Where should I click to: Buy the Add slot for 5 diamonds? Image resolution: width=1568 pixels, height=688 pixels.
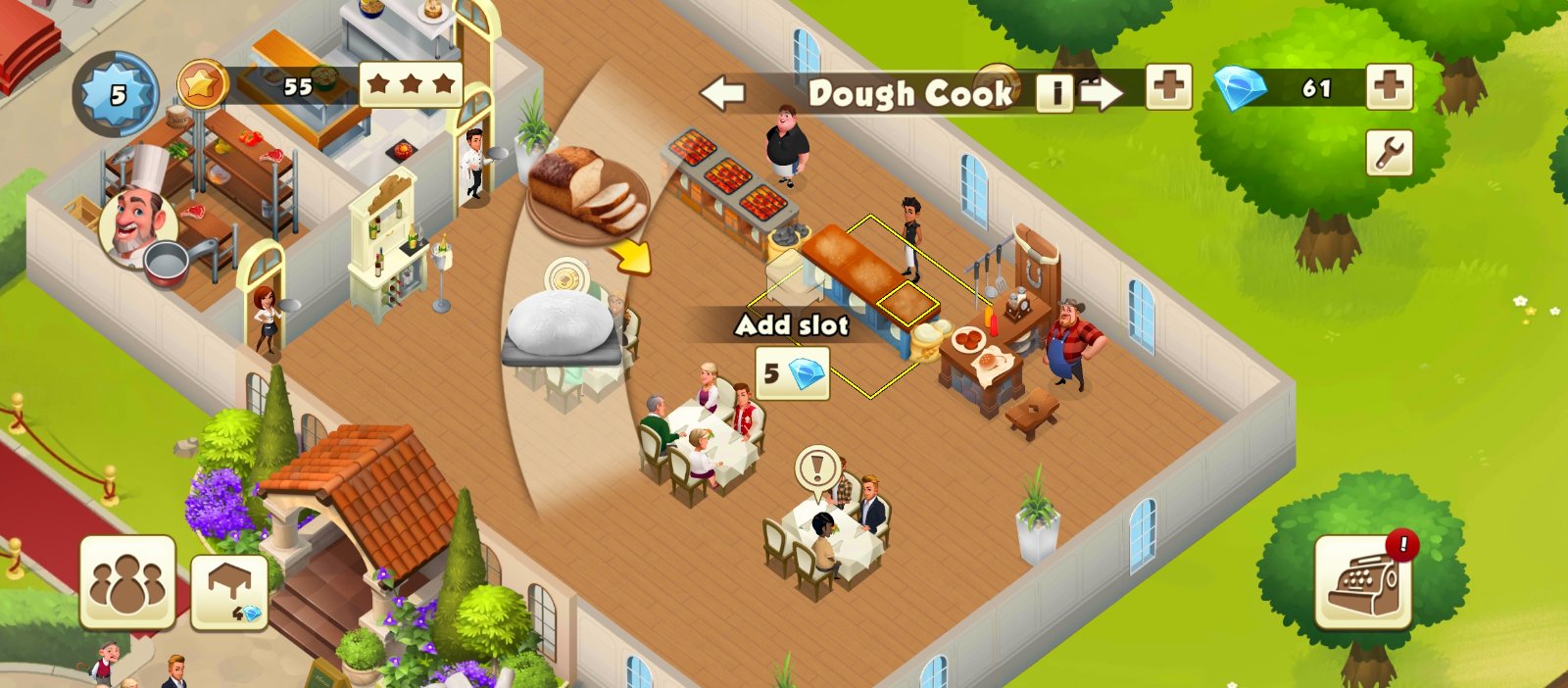pos(792,373)
